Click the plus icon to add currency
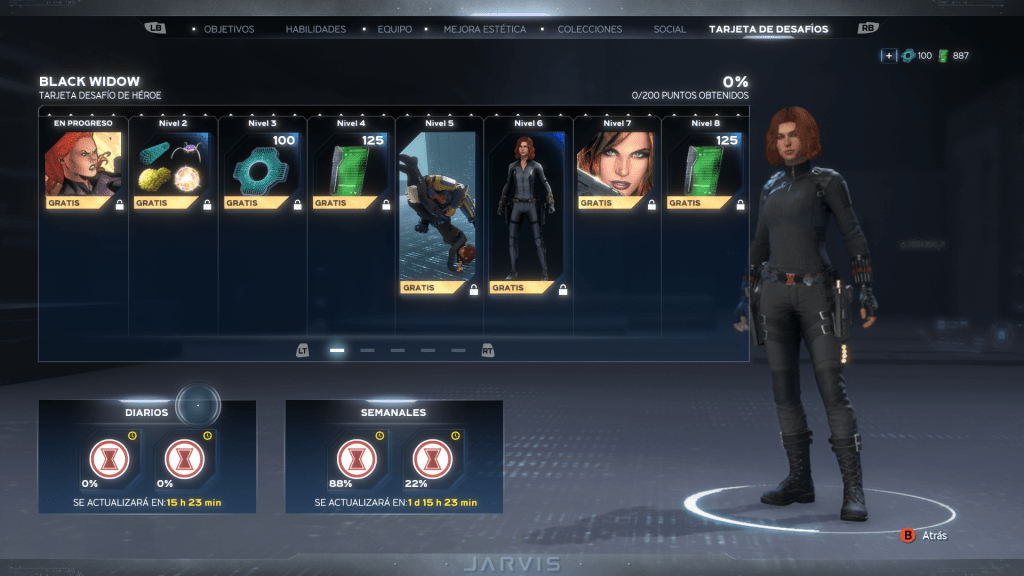1024x576 pixels. [888, 56]
